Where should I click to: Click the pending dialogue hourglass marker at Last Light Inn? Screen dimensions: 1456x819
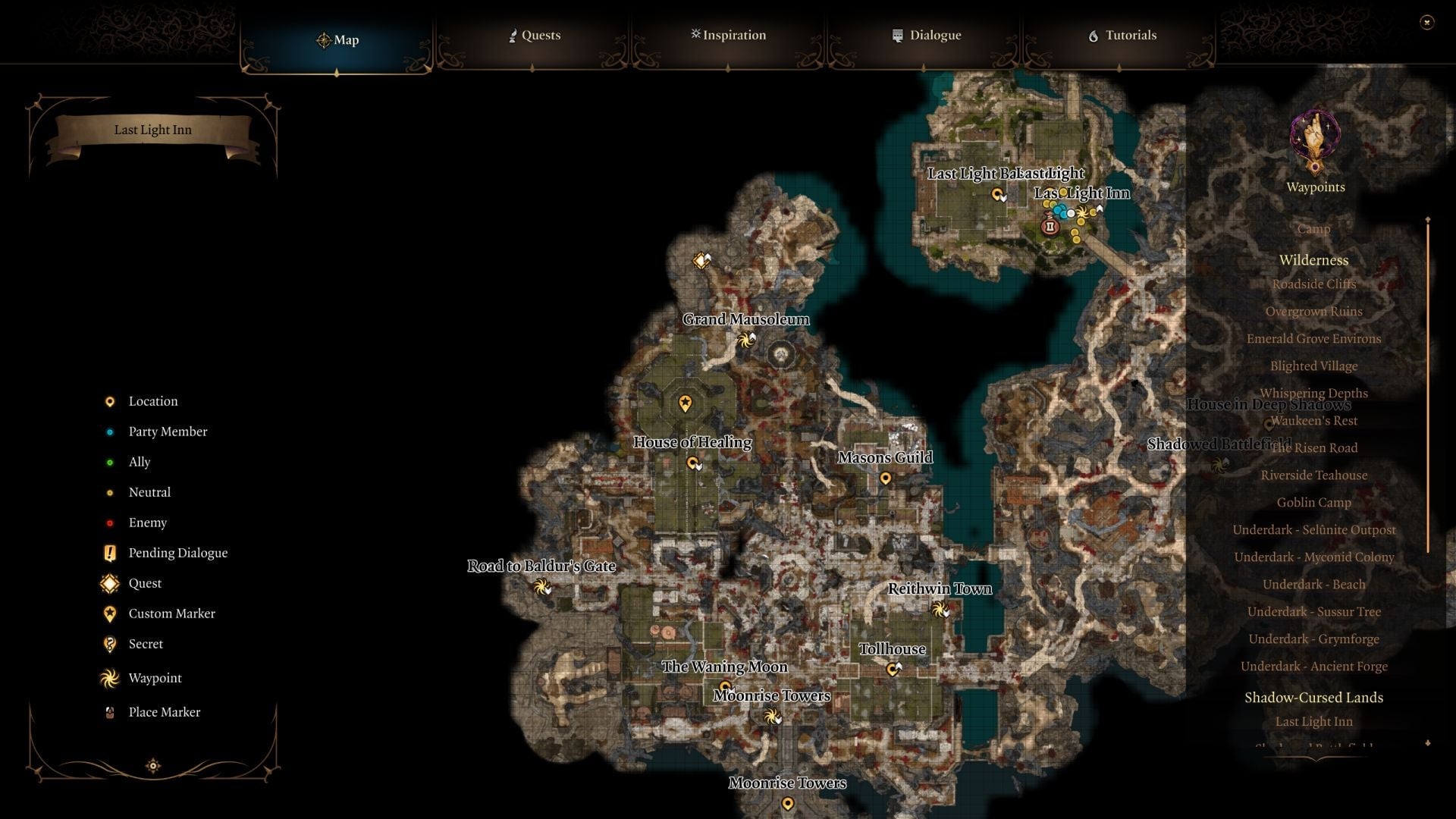[x=1050, y=224]
